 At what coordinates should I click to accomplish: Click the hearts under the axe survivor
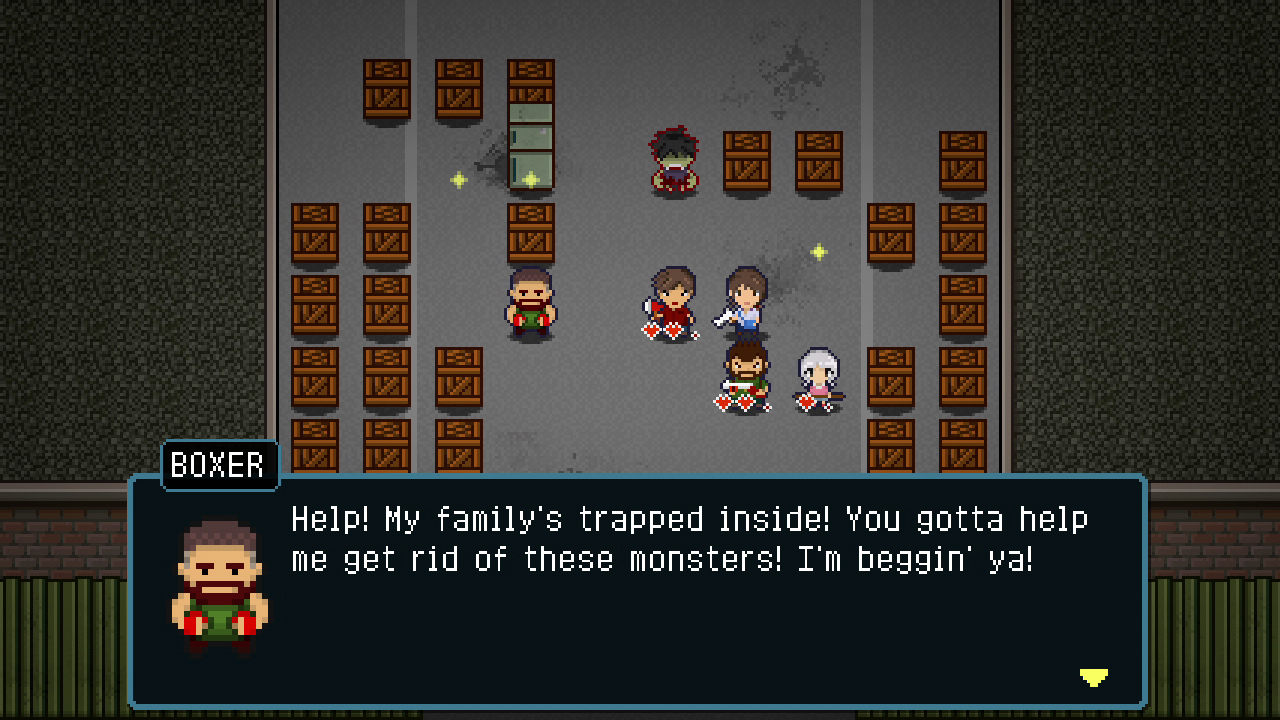click(x=667, y=330)
